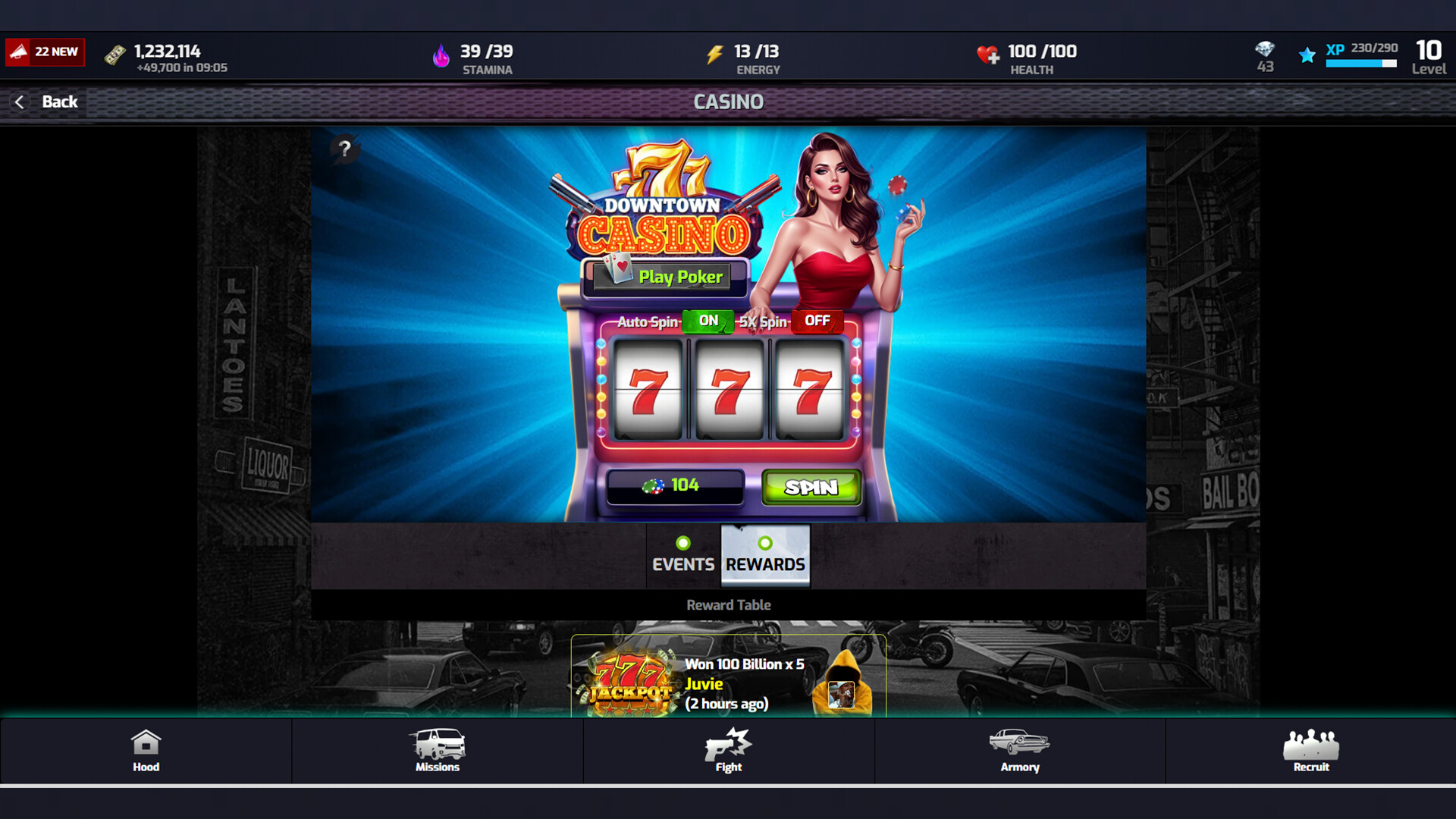The height and width of the screenshot is (819, 1456).
Task: Open Recruit via the crew icon
Action: 1310,742
